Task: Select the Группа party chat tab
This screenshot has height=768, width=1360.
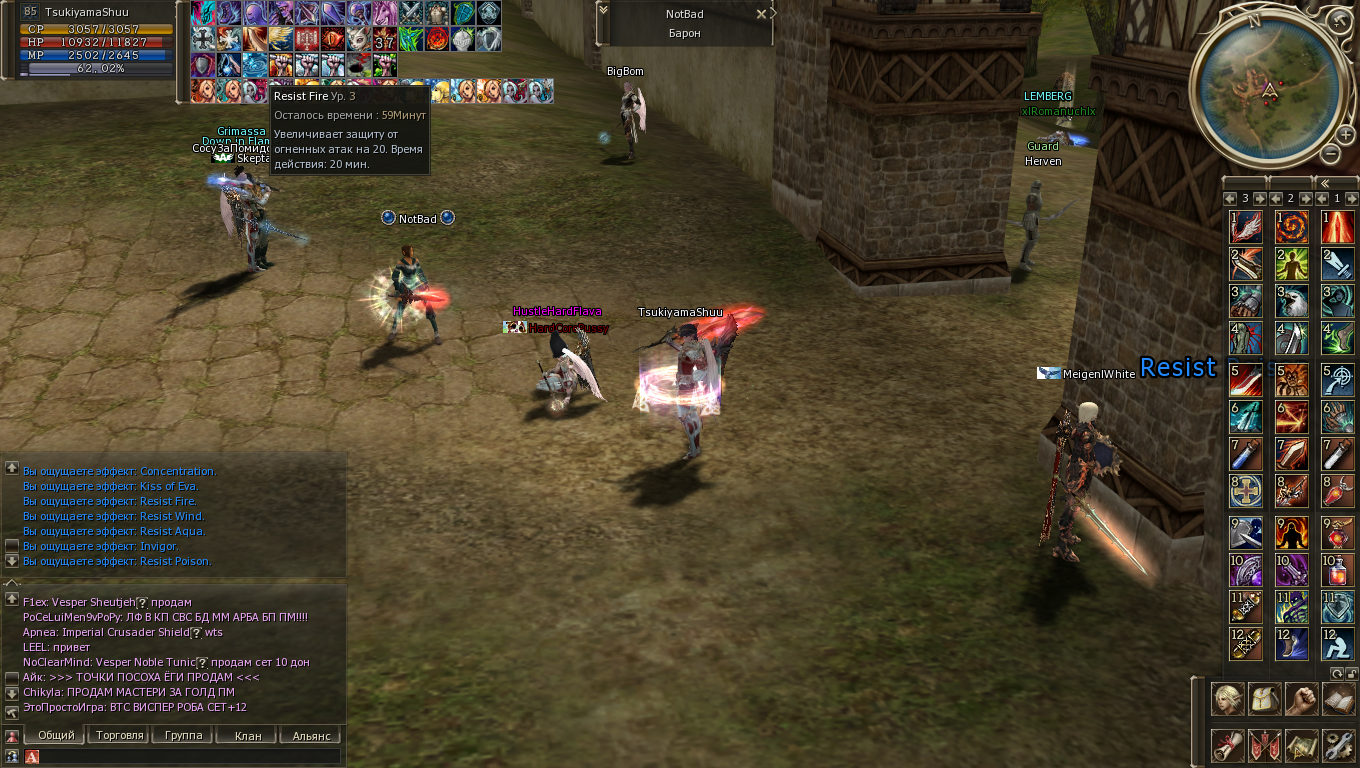Action: pos(184,735)
